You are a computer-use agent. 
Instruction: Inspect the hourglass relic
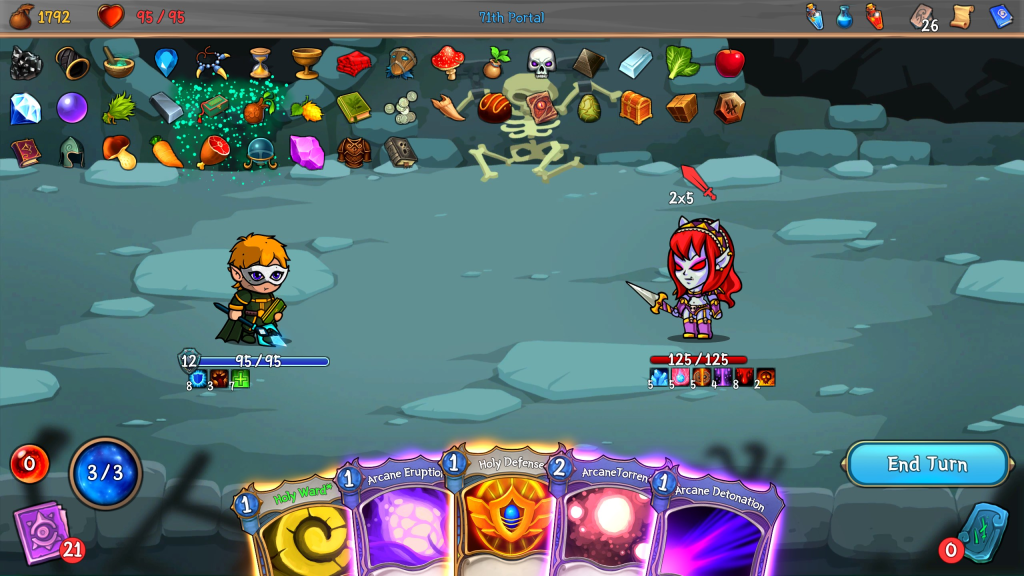260,63
